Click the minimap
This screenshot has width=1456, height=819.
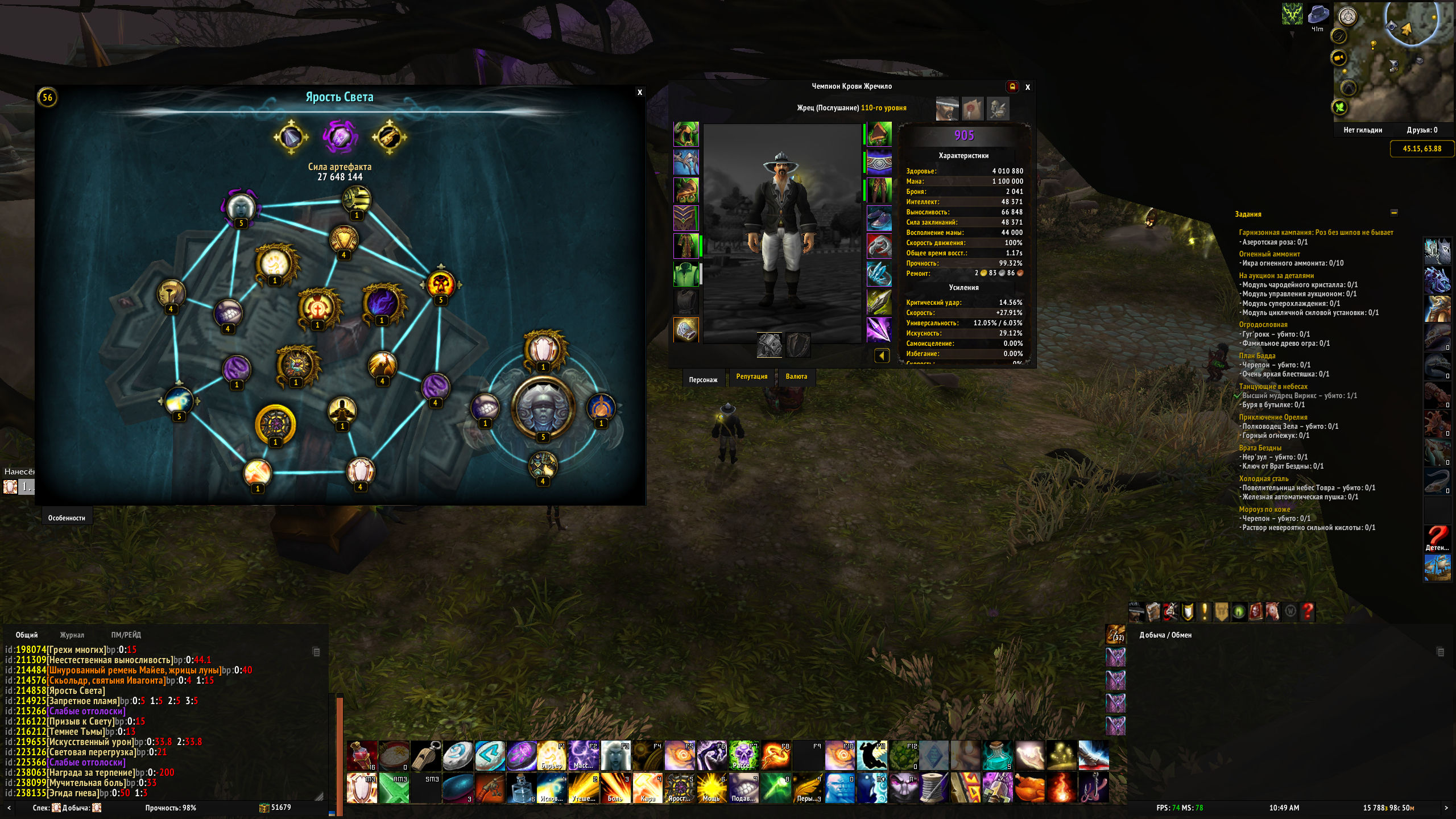1393,63
